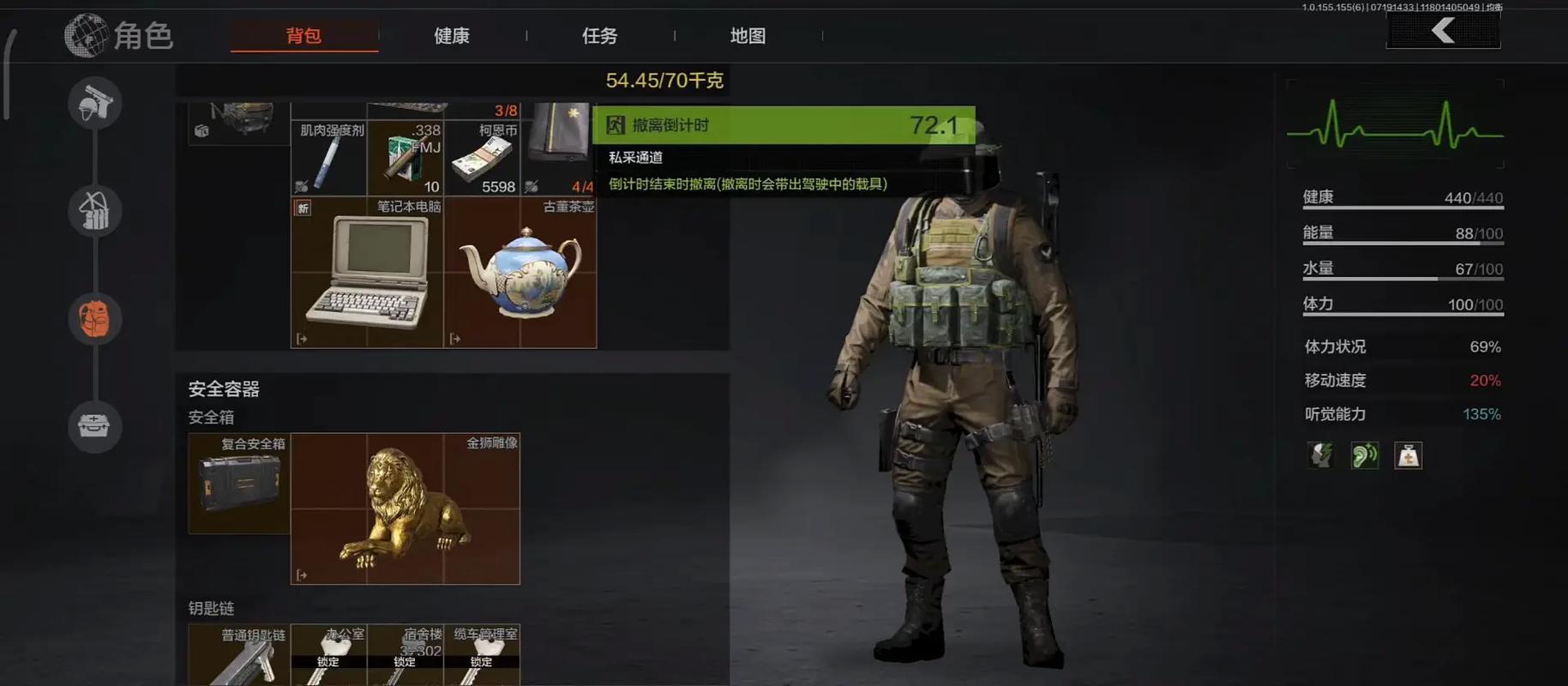This screenshot has width=1568, height=686.
Task: Click the 复合安全箱 secure case
Action: 239,483
